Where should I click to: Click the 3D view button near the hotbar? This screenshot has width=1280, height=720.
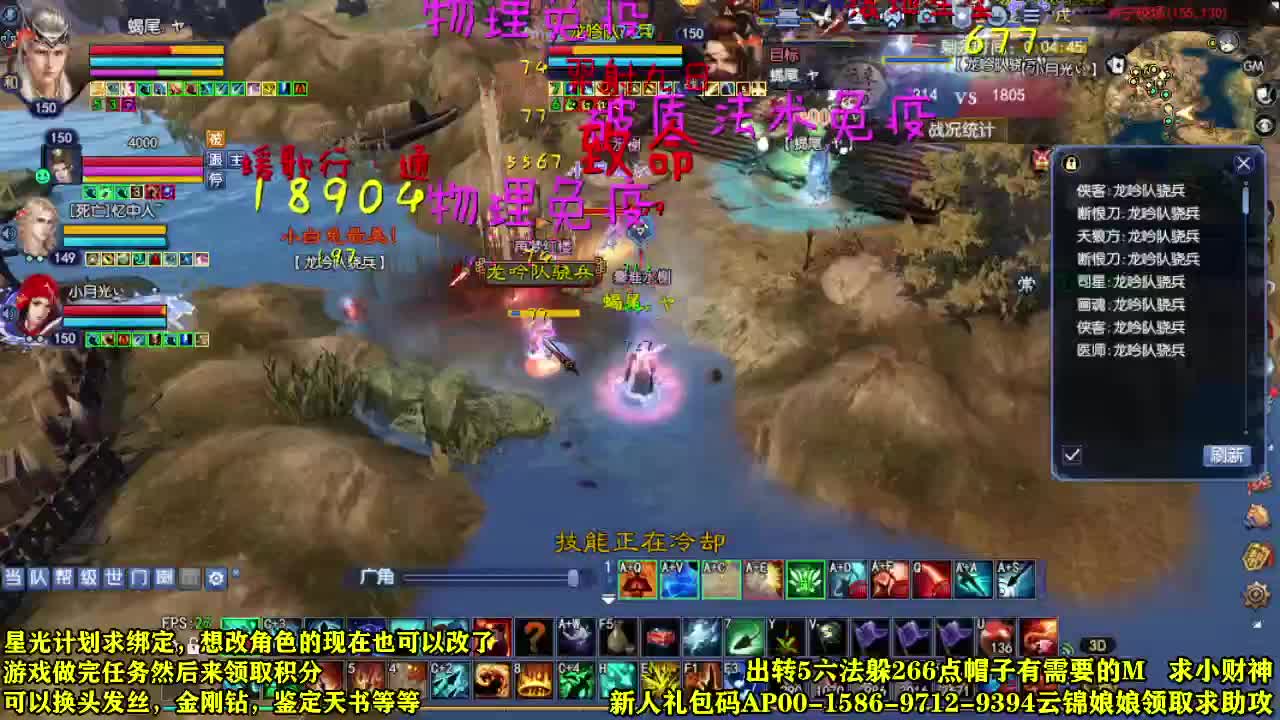pyautogui.click(x=1096, y=644)
